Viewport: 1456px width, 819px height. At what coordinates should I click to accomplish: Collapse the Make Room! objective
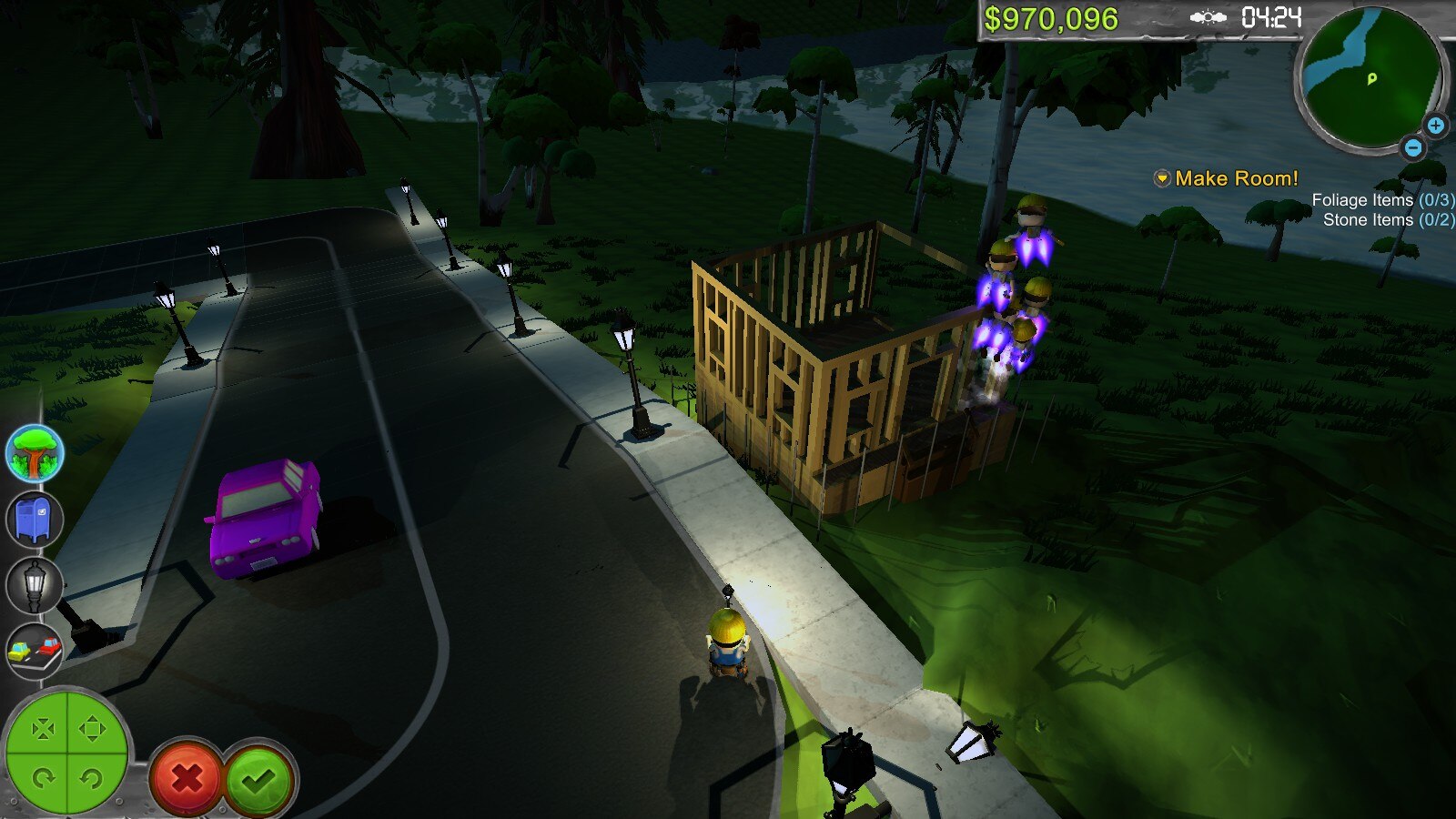(x=1162, y=178)
